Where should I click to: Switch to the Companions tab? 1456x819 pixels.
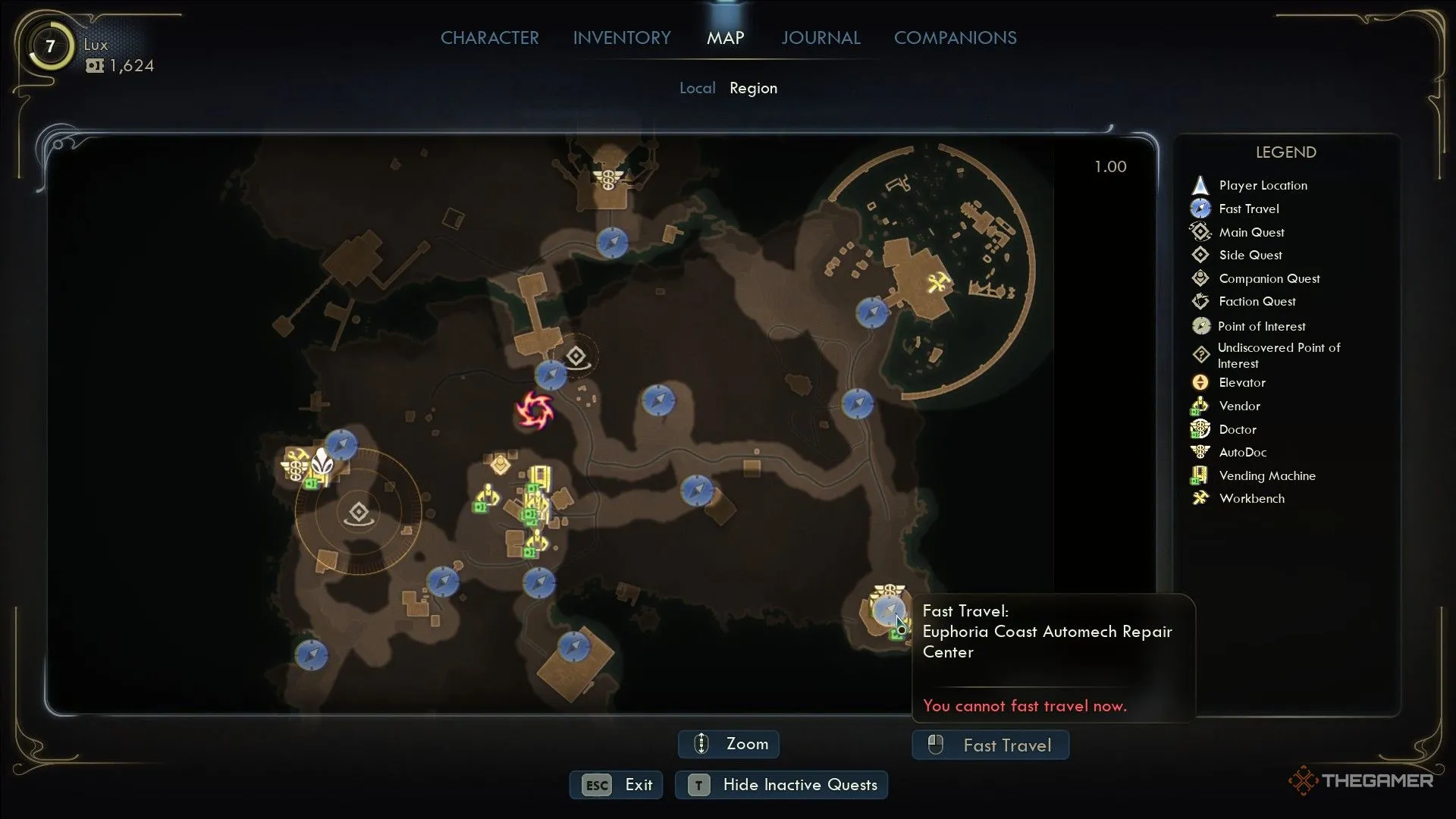955,38
